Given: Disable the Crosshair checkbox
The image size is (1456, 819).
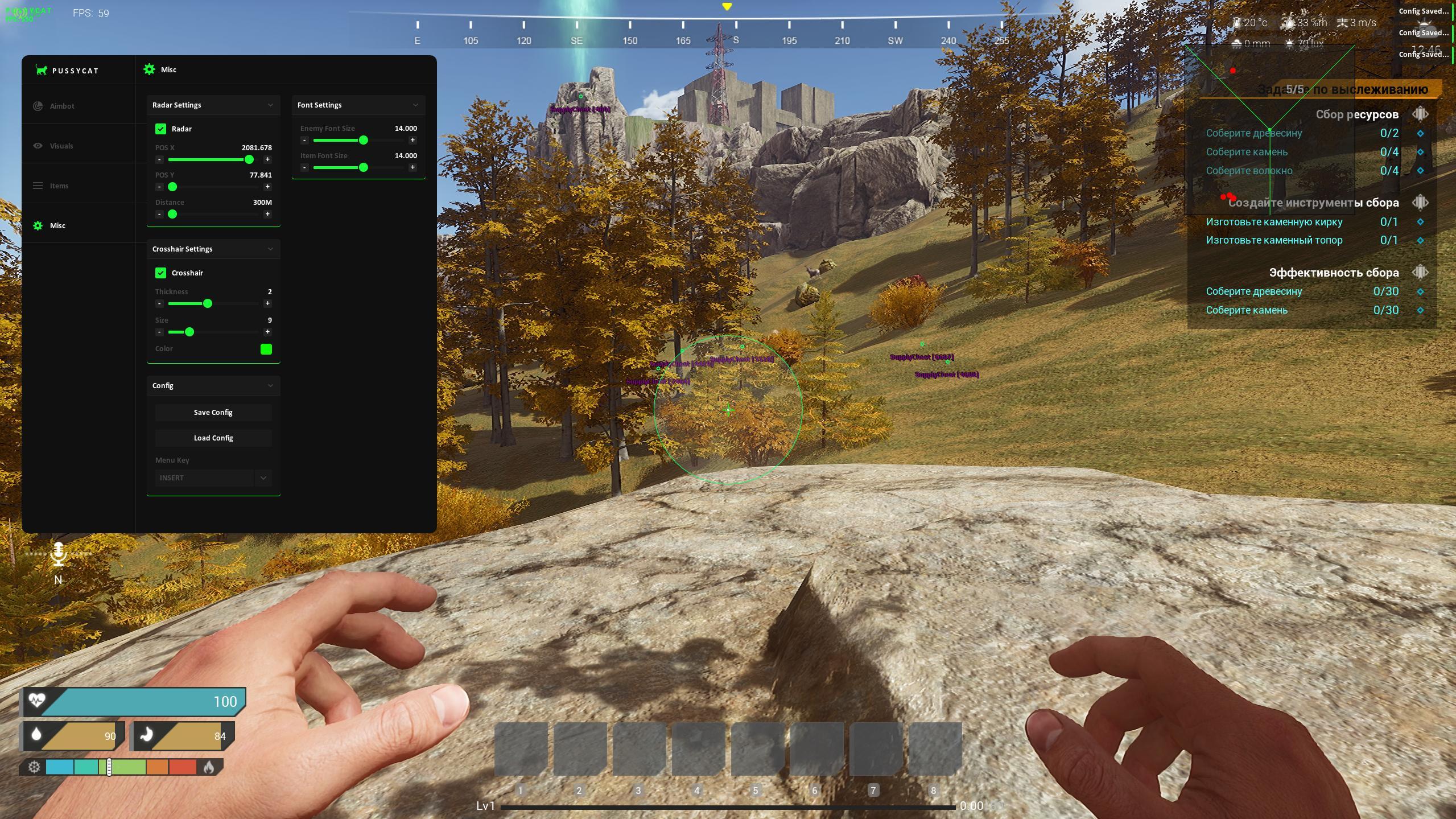Looking at the screenshot, I should coord(161,273).
